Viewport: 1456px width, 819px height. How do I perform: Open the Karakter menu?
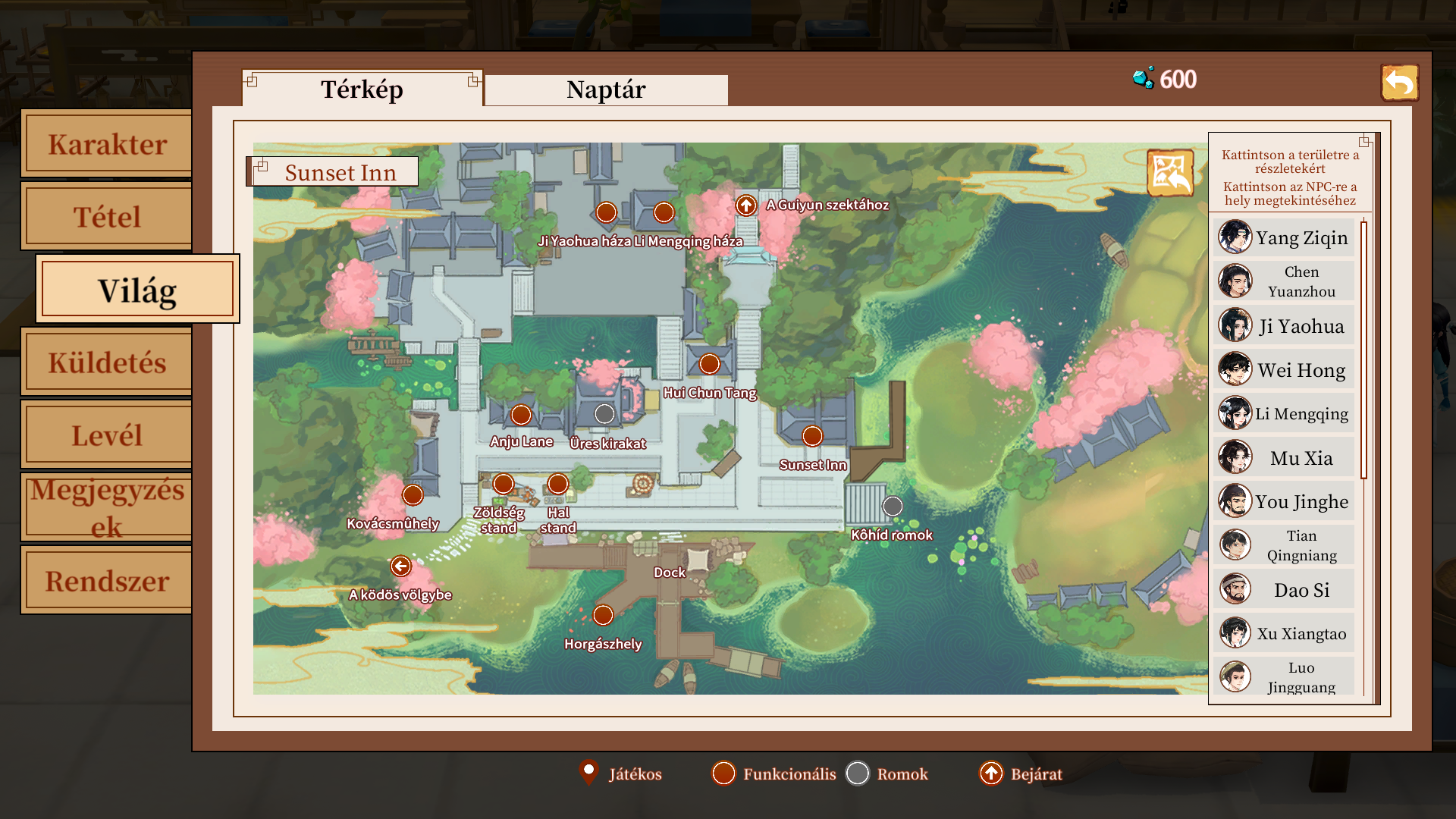pyautogui.click(x=107, y=144)
